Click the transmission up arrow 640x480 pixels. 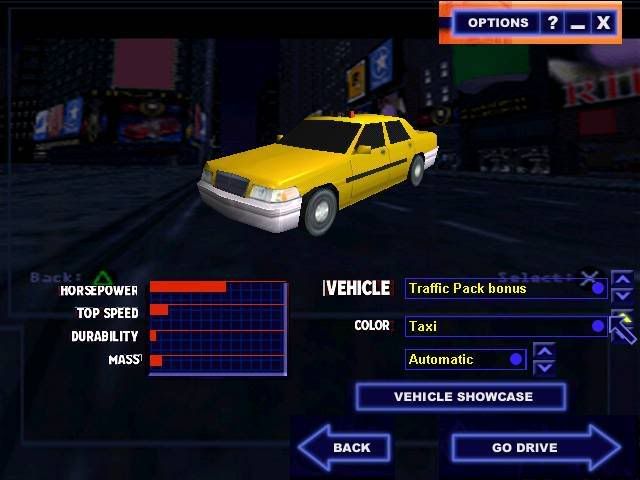(x=544, y=351)
